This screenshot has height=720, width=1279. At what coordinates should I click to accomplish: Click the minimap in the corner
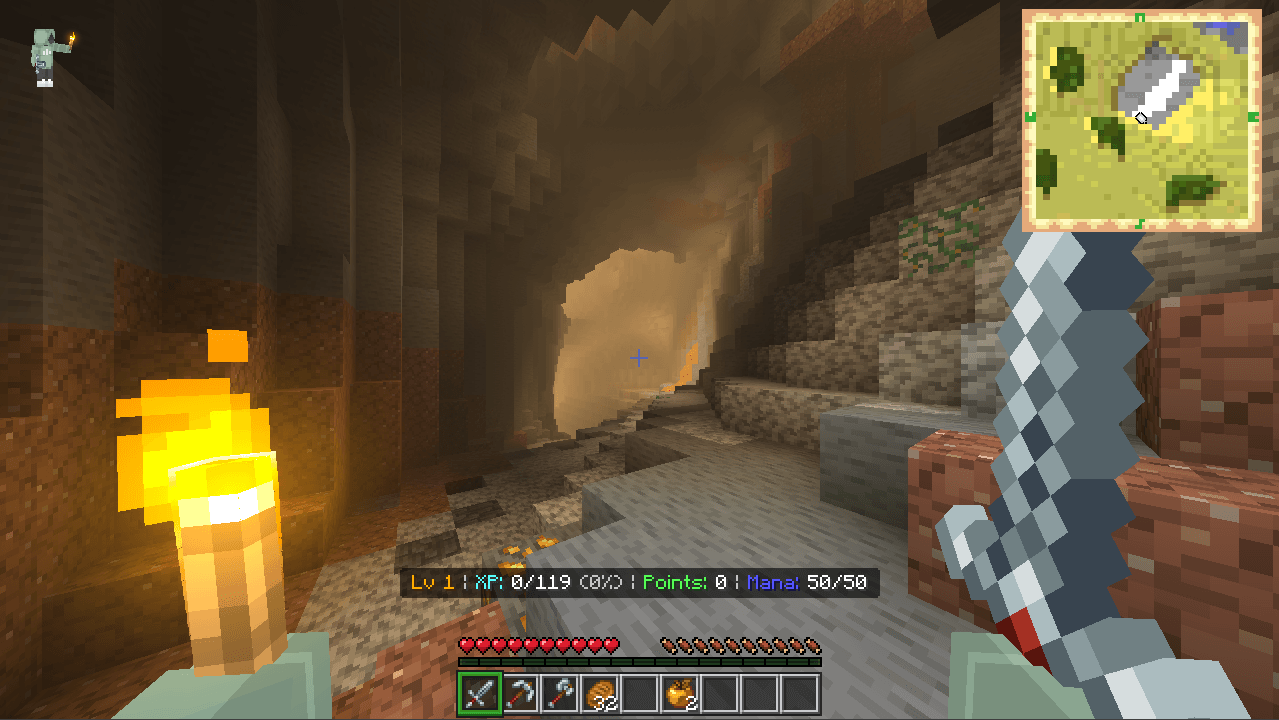pos(1141,120)
